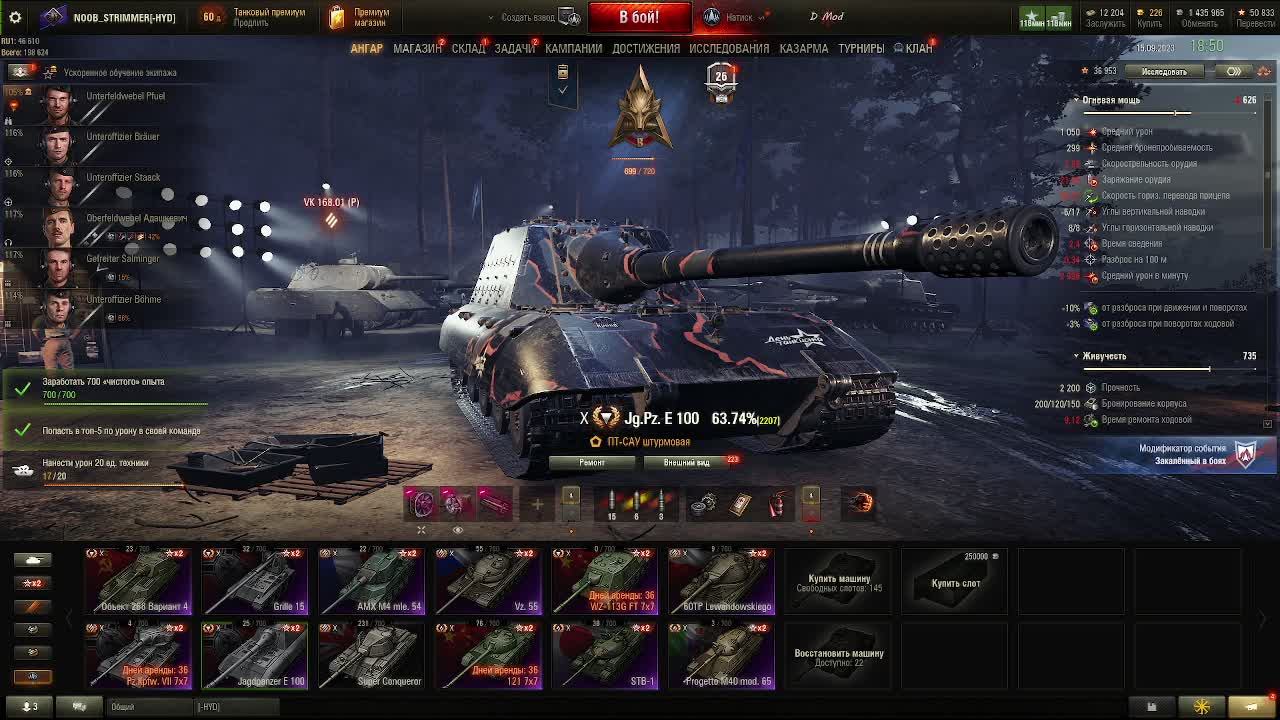Switch to the КАЗАРМА barracks tab
This screenshot has width=1280, height=720.
(x=803, y=48)
